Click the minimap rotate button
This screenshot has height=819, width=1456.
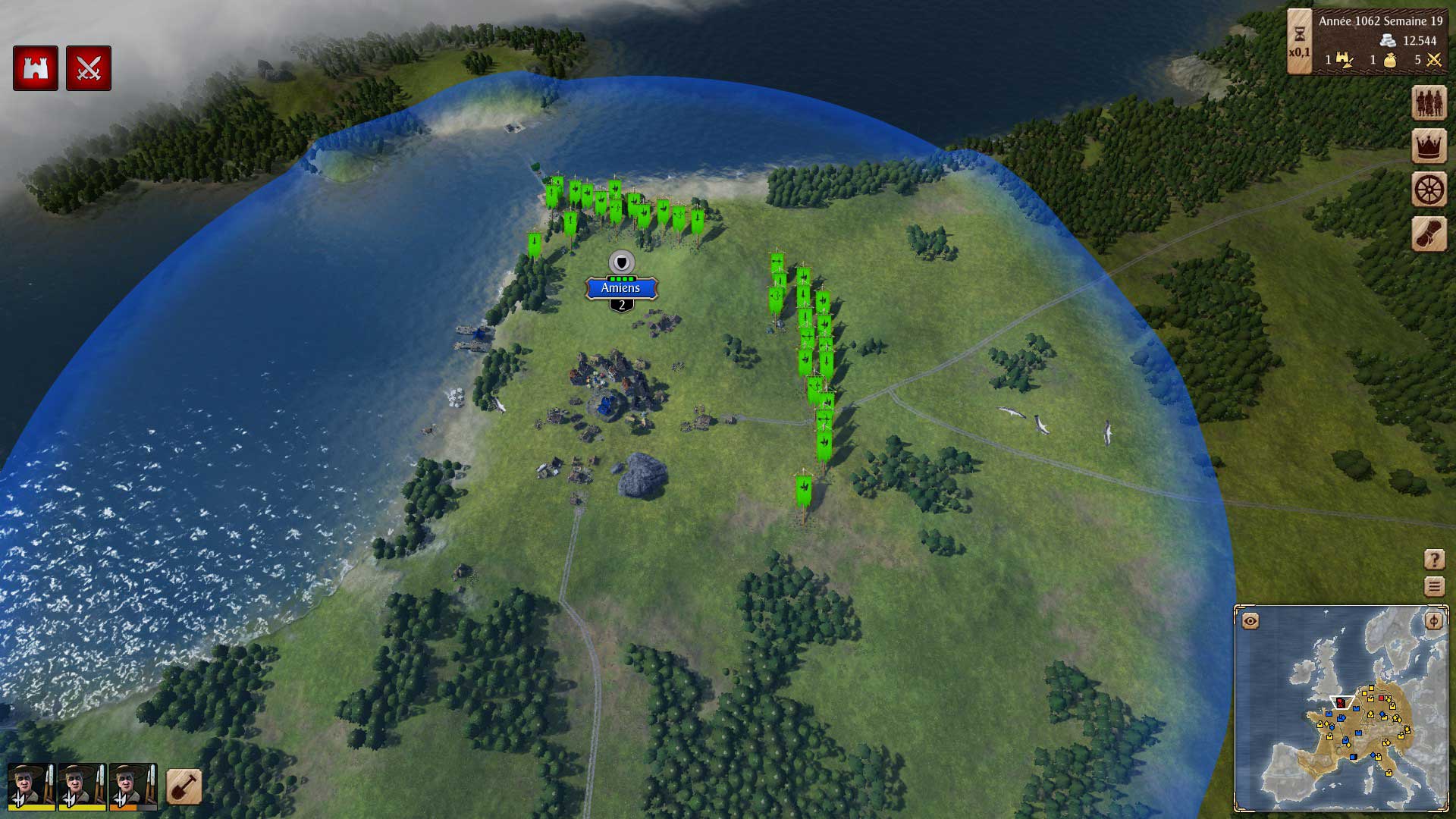tap(1433, 621)
